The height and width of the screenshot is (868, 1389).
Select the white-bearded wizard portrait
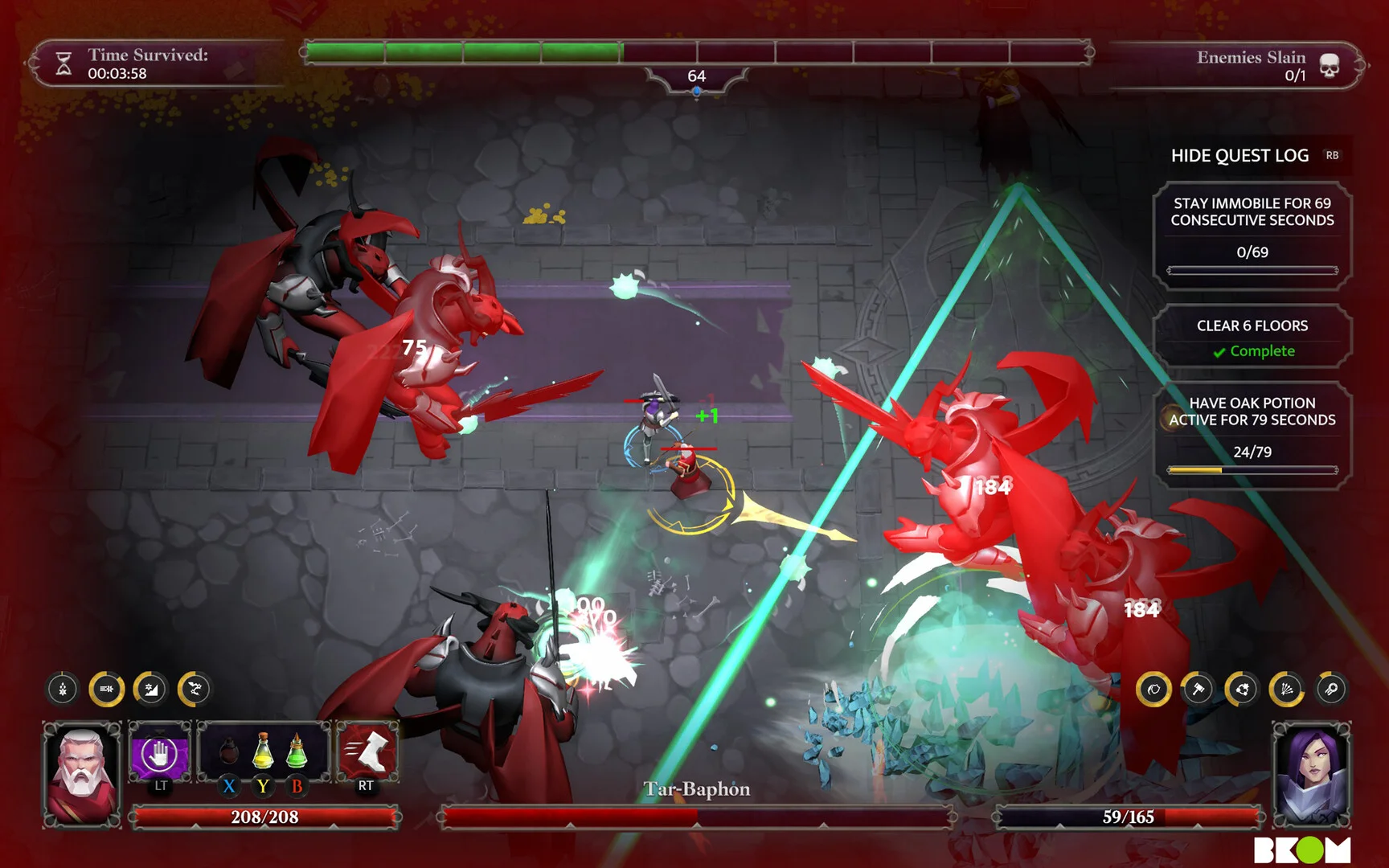click(x=81, y=773)
